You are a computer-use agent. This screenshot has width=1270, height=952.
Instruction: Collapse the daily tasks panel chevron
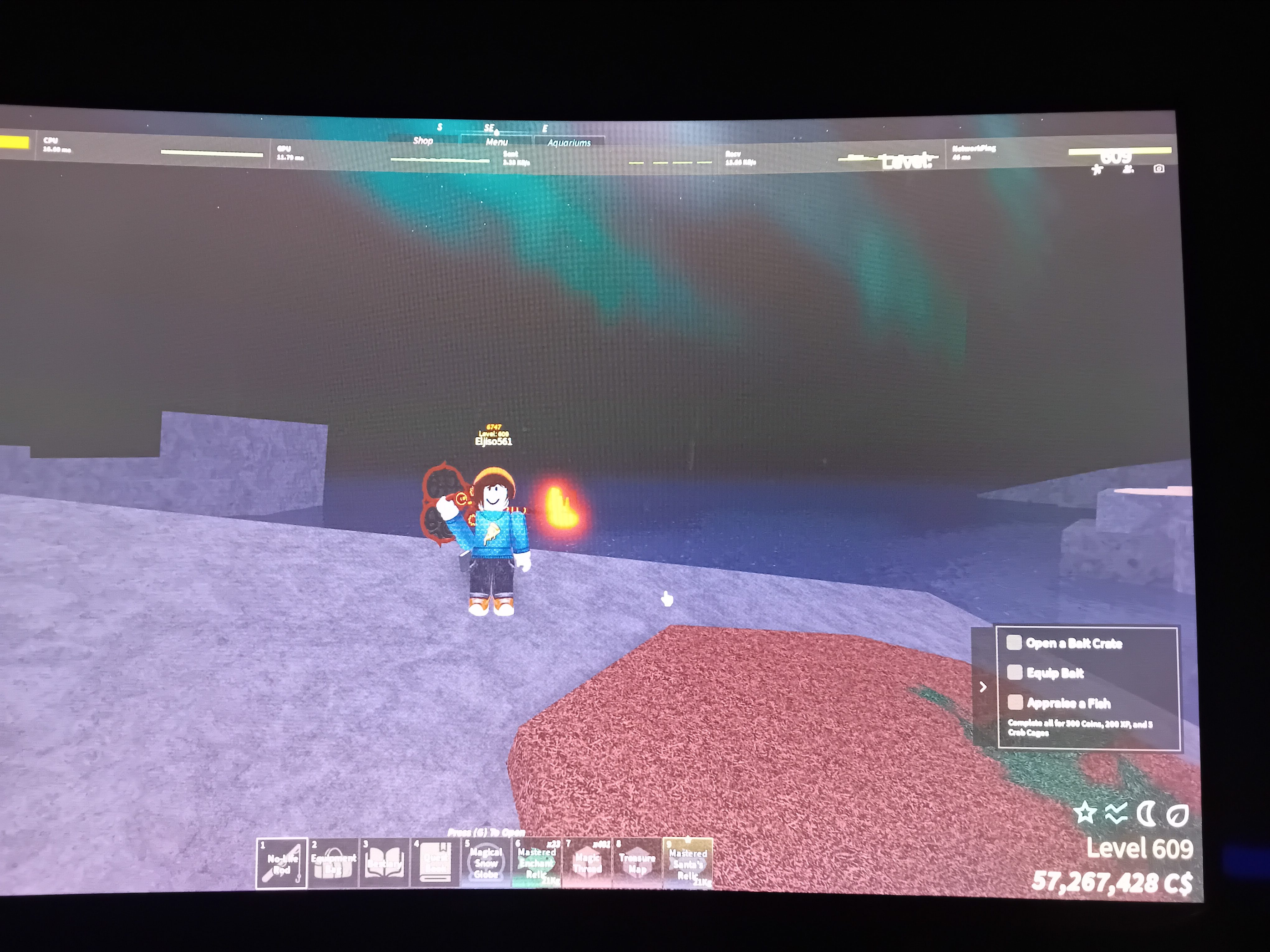984,686
